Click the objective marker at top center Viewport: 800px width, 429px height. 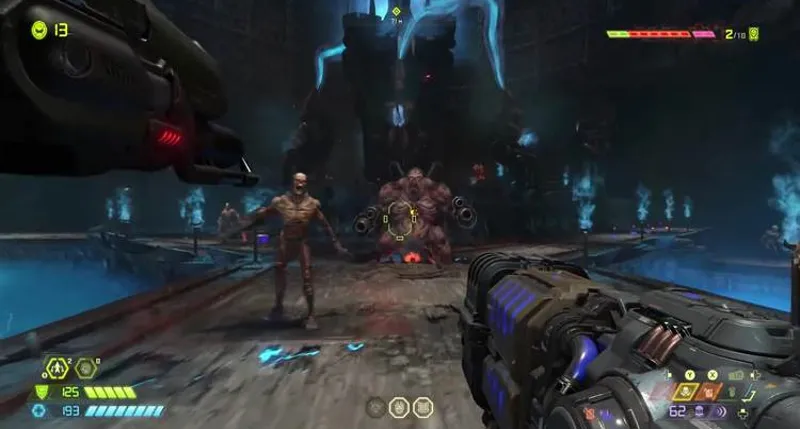click(x=396, y=13)
